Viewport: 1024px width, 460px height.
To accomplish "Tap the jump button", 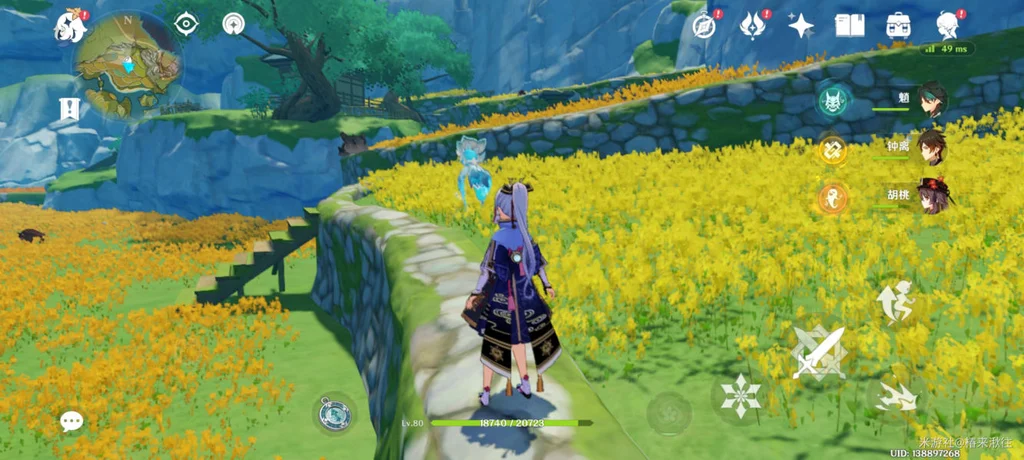I will (x=895, y=302).
